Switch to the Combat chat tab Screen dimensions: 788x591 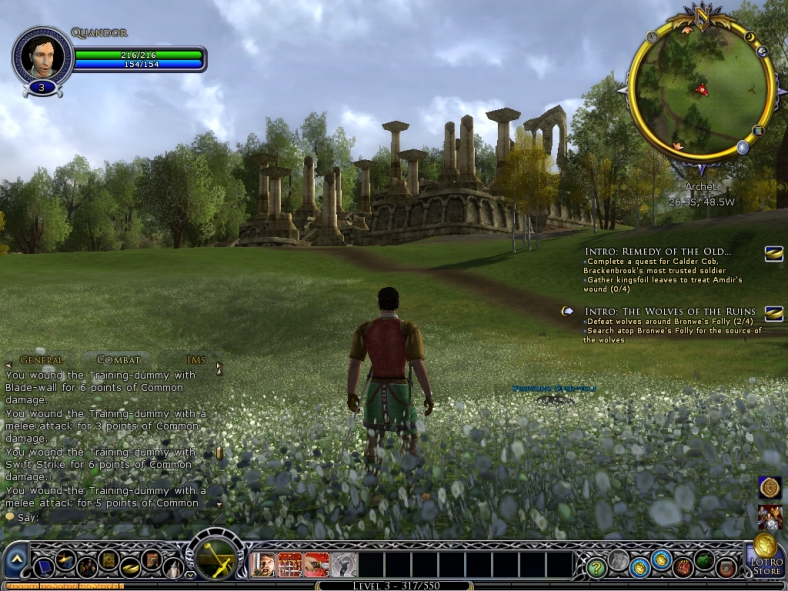[117, 359]
